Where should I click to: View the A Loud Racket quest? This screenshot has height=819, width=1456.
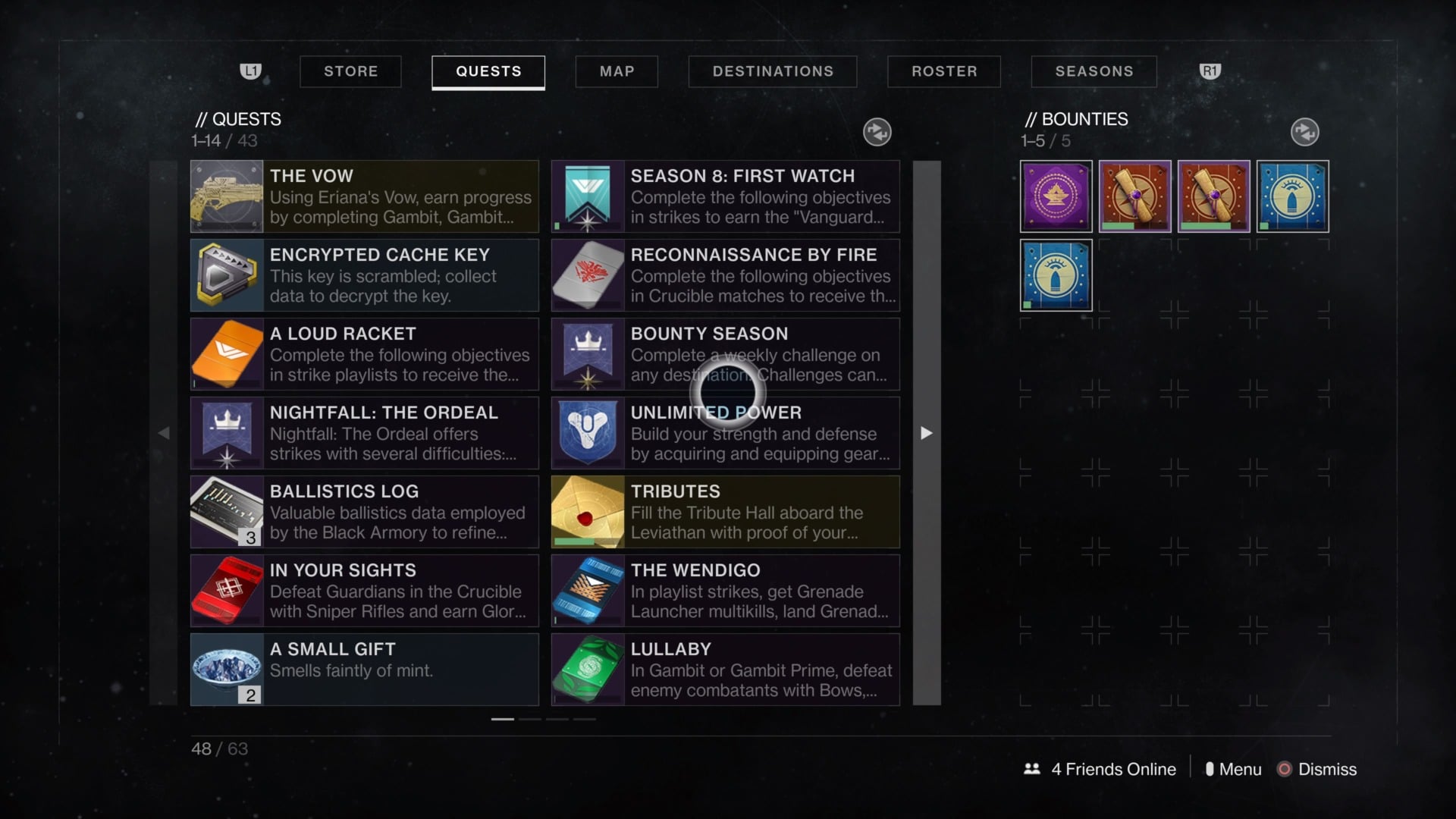365,354
